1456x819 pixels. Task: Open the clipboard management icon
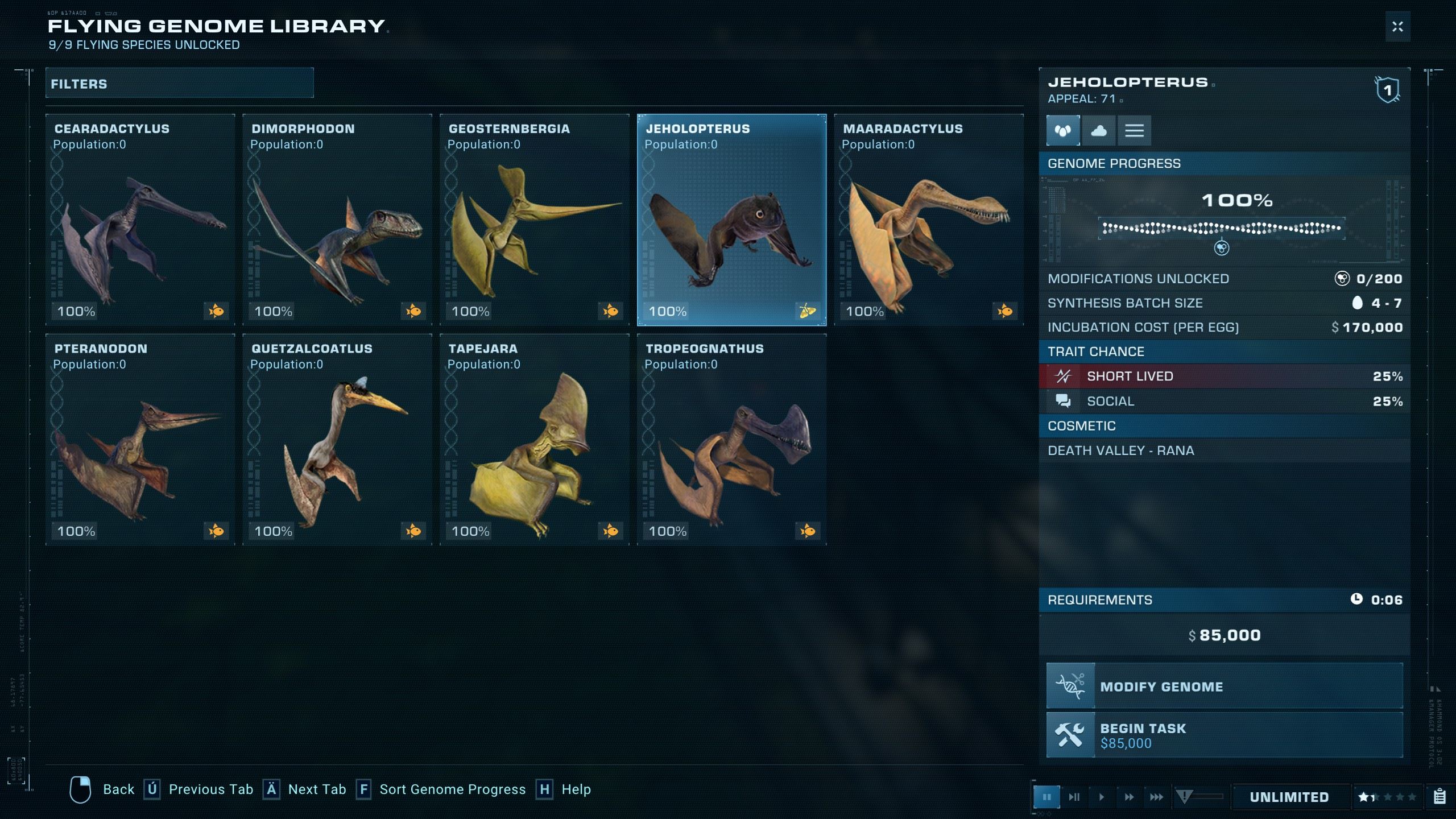click(1440, 797)
